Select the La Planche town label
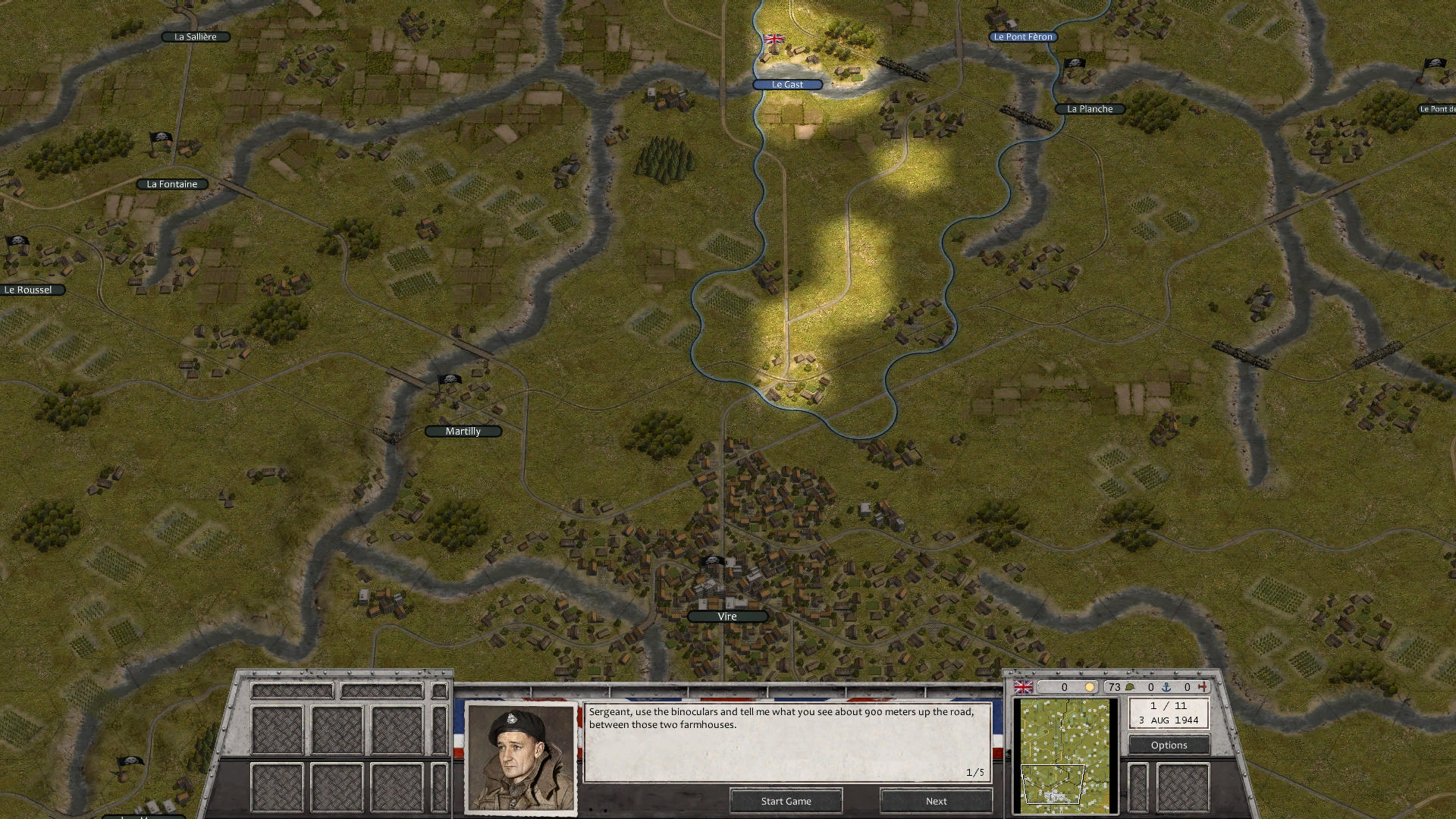The image size is (1456, 819). pos(1089,108)
